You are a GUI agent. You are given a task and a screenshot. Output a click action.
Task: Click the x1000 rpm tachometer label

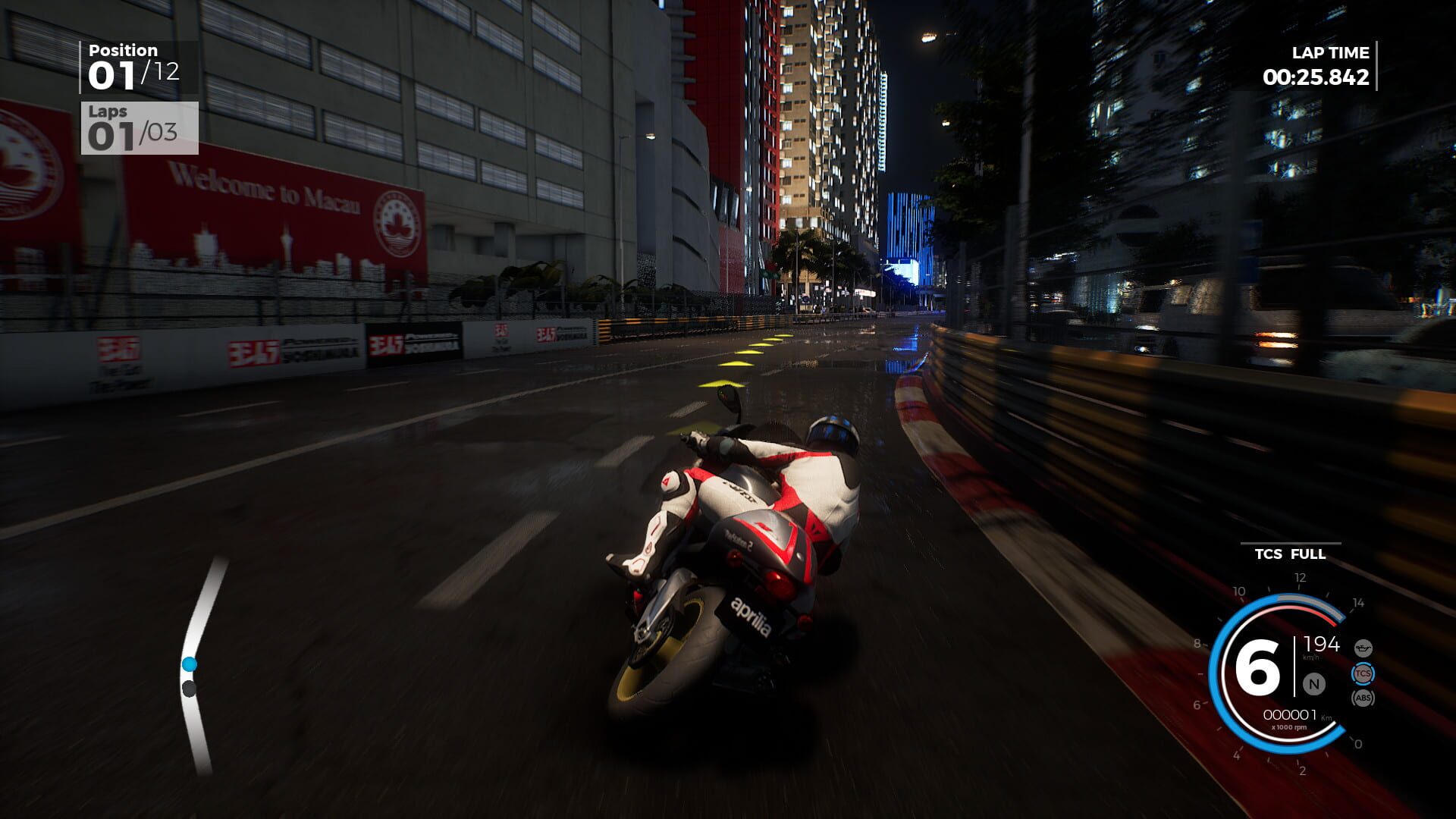[x=1290, y=727]
